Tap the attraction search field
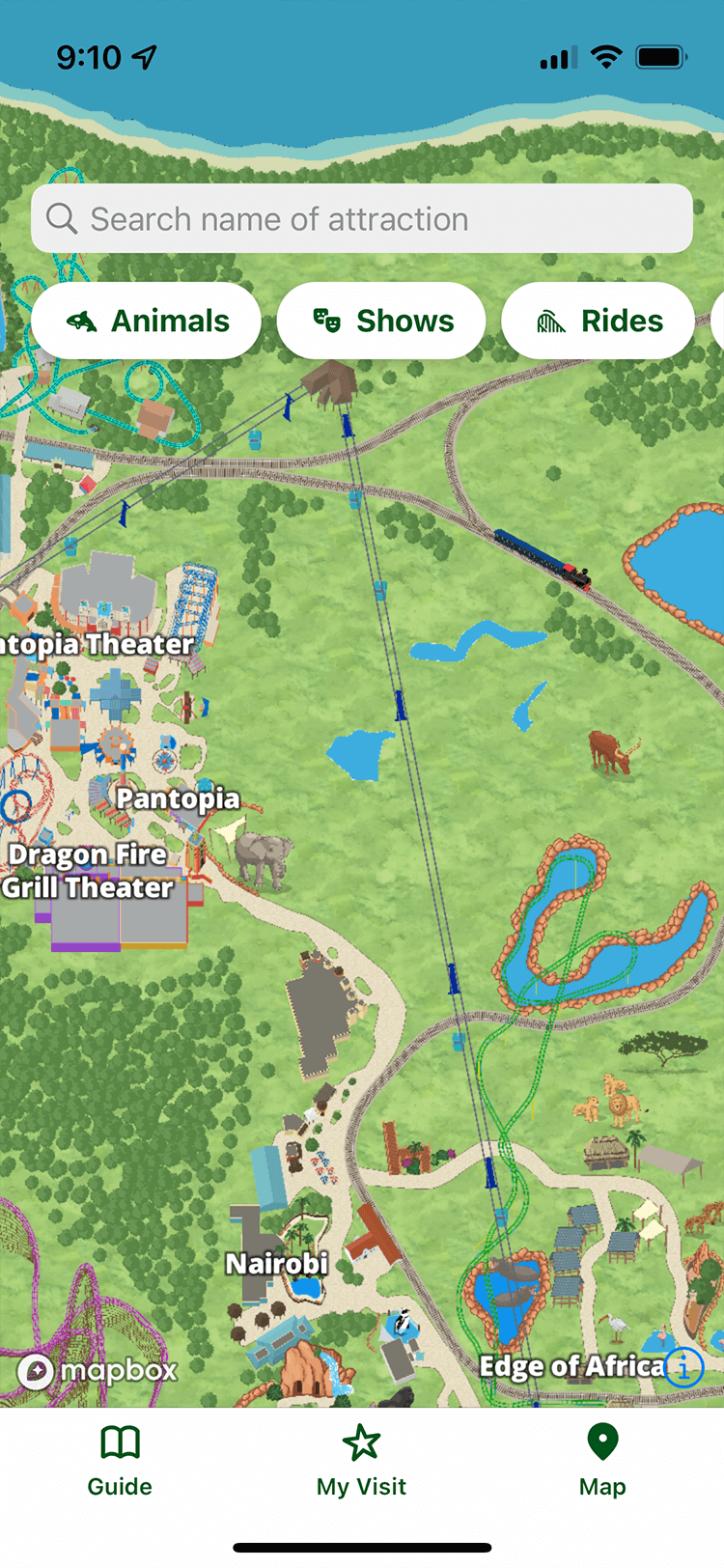The width and height of the screenshot is (724, 1568). point(362,219)
